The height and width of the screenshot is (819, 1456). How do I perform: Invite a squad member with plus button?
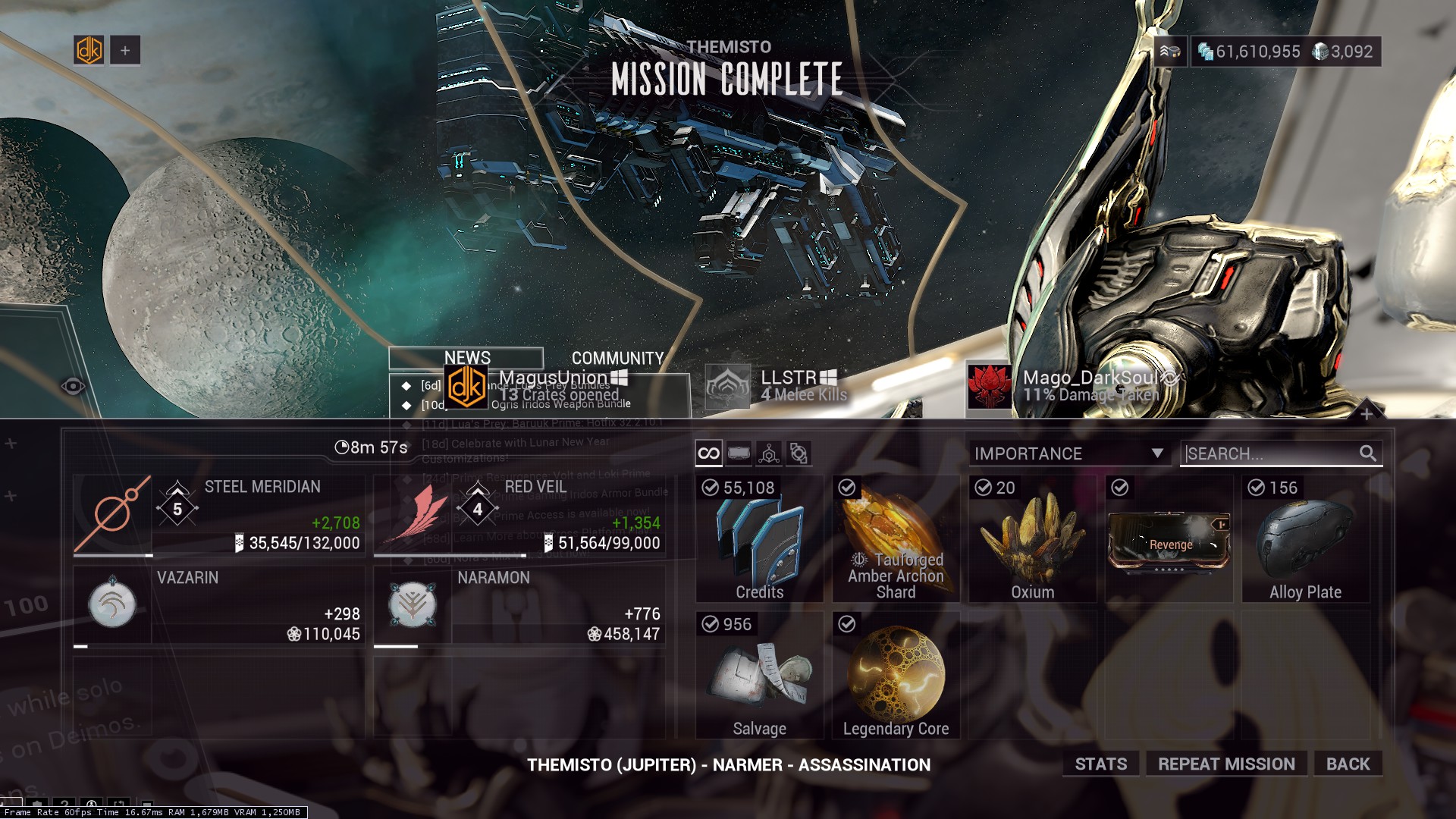click(x=125, y=51)
